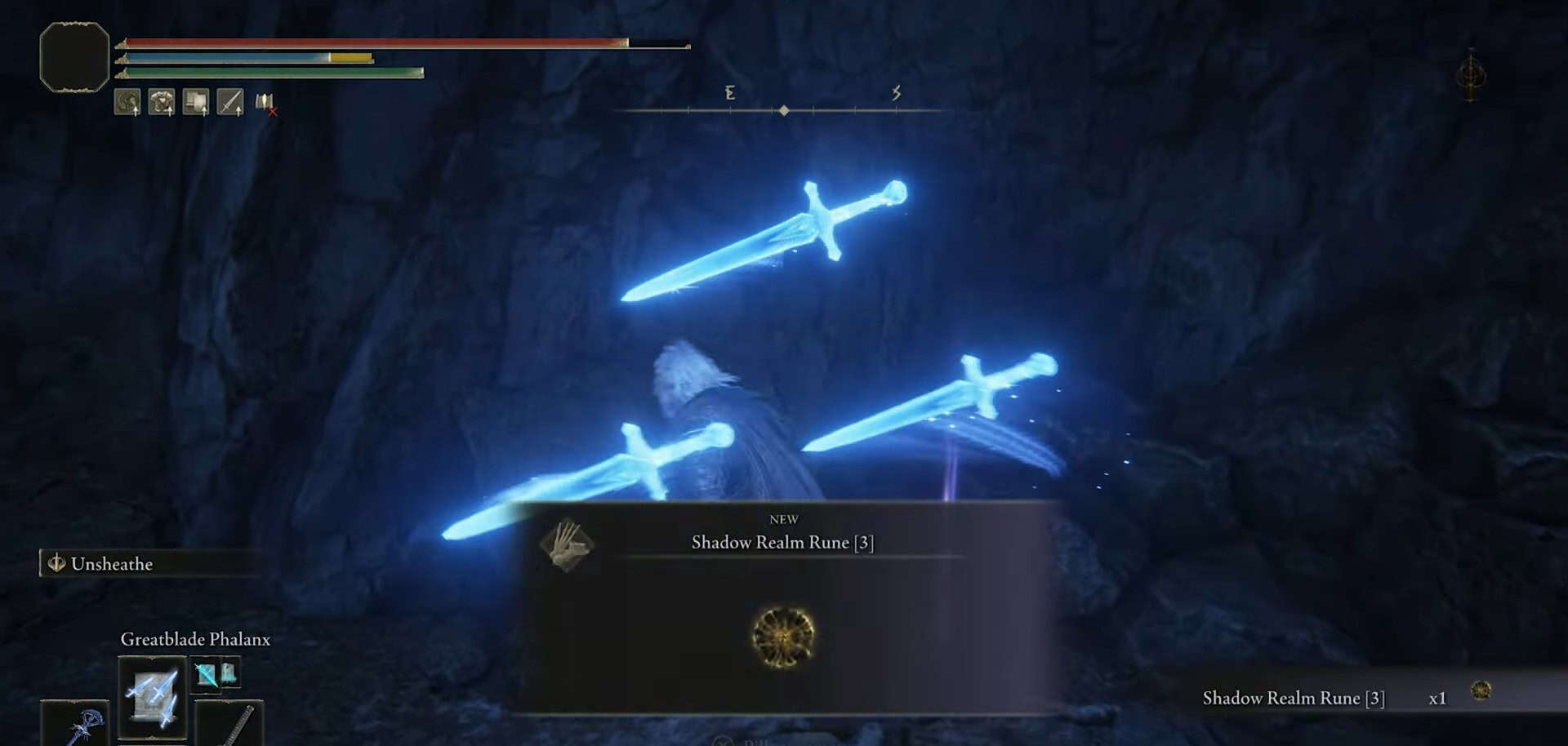Select the Greatblade Phalanx spell slot
1568x746 pixels.
[x=152, y=697]
